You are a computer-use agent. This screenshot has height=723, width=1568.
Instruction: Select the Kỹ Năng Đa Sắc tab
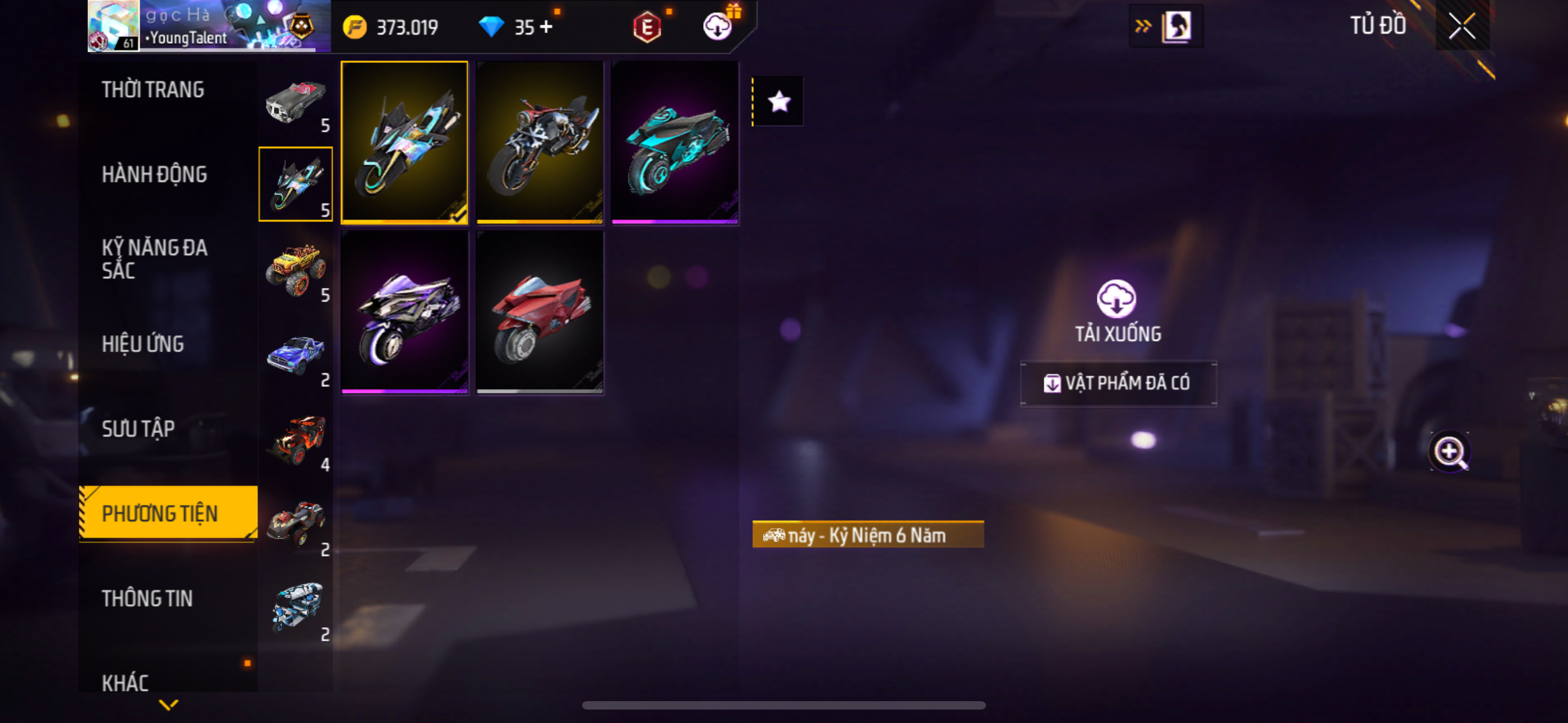(x=154, y=258)
